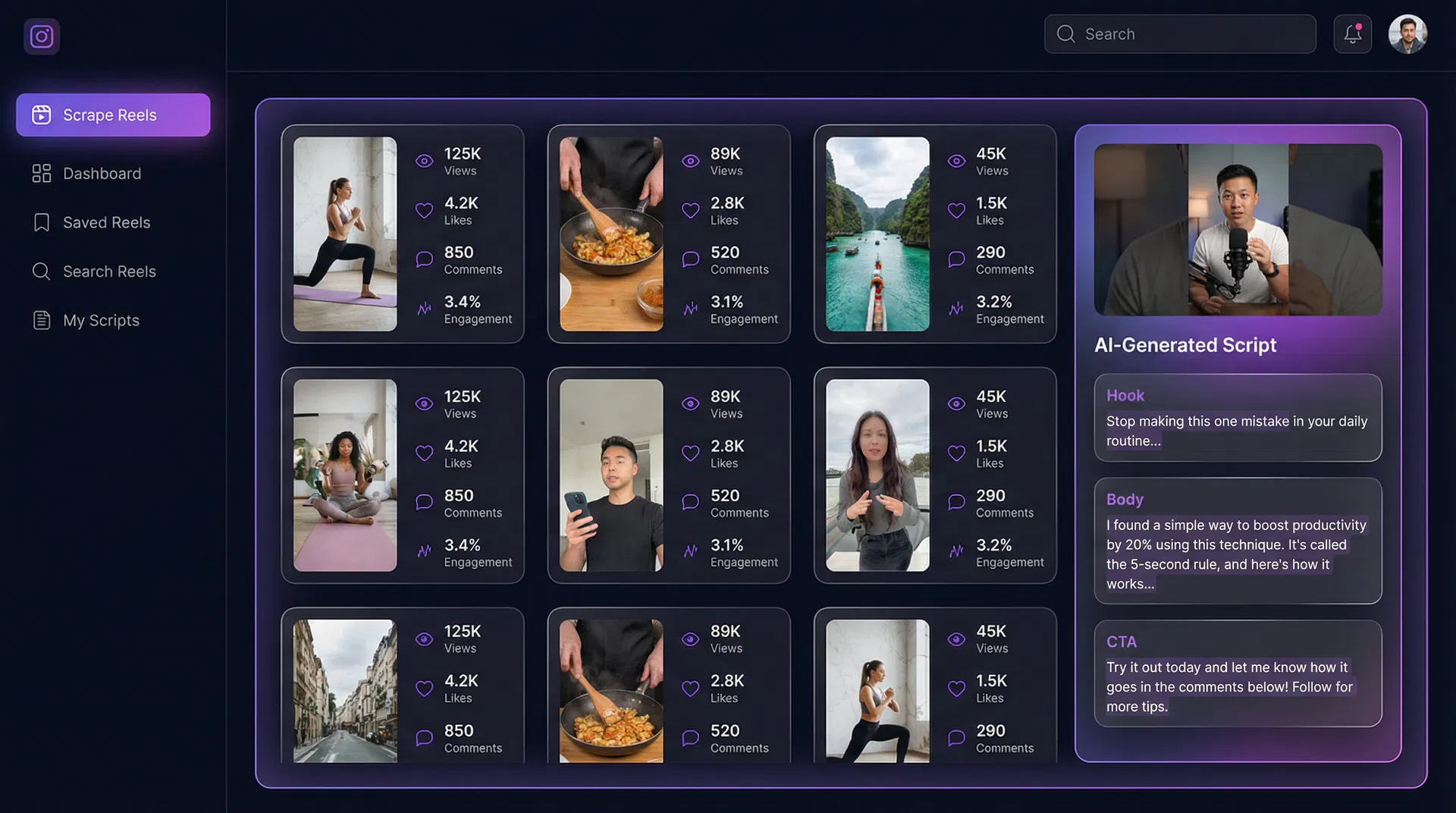
Task: Open your profile avatar picture
Action: click(x=1407, y=33)
